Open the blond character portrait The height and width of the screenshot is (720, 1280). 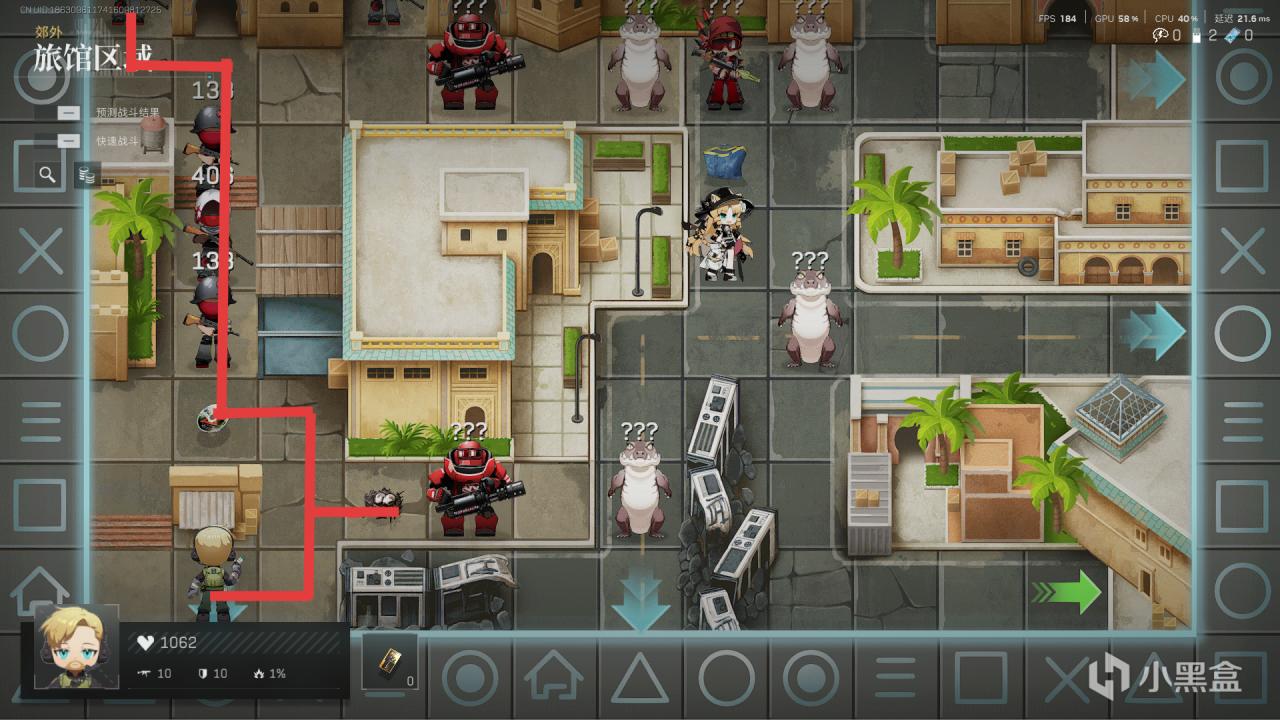click(x=76, y=647)
